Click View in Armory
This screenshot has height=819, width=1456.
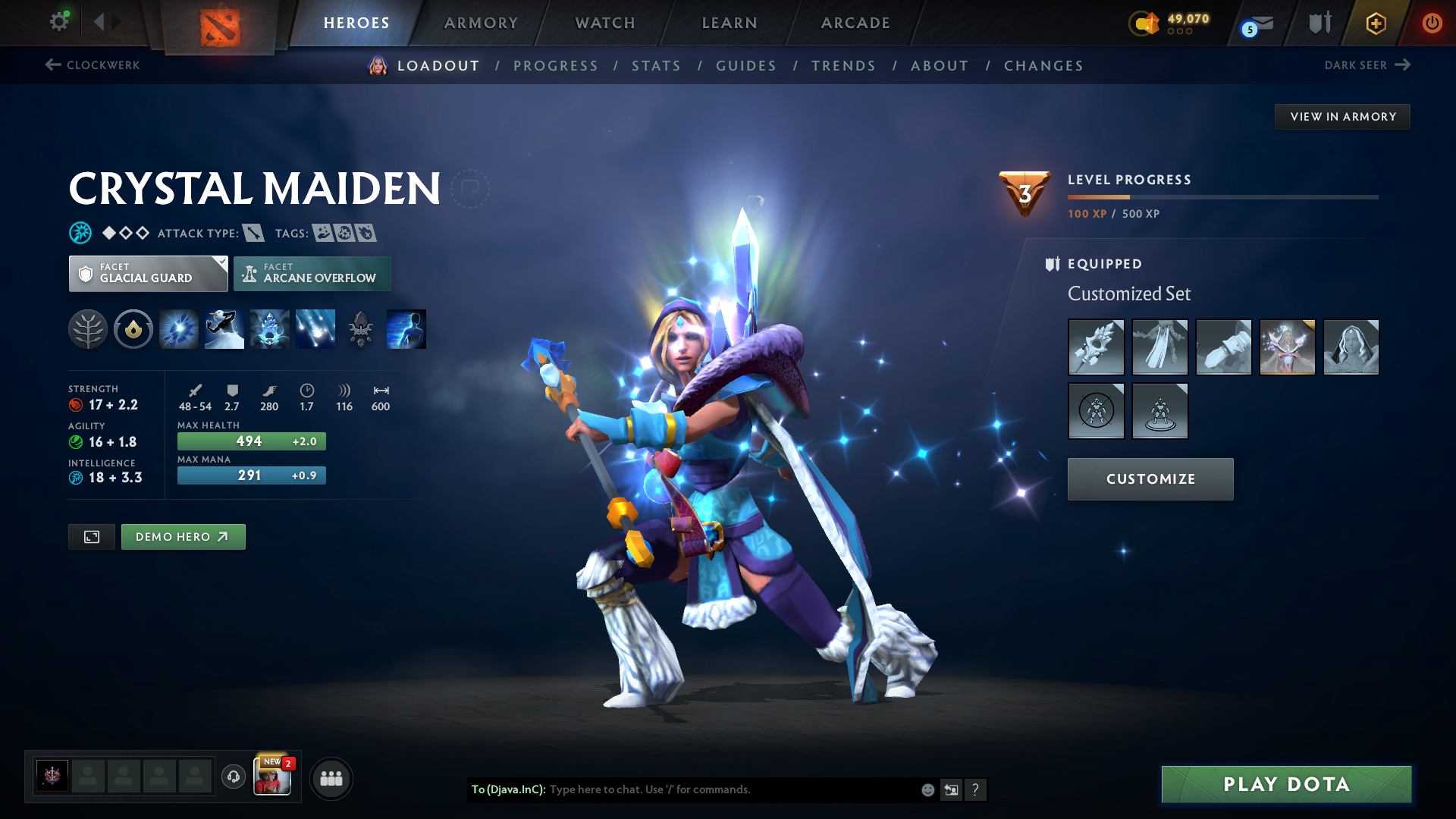click(1342, 117)
